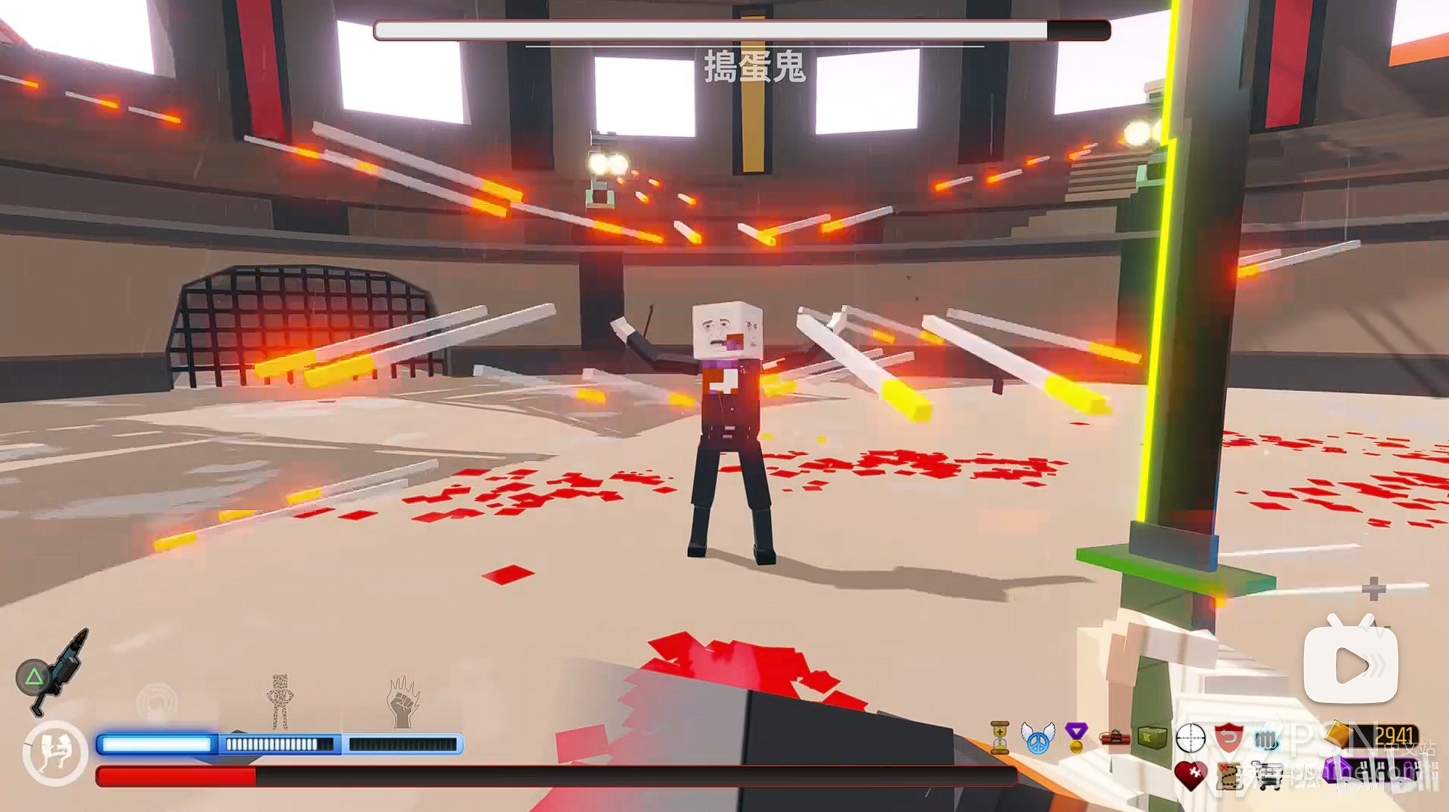Click the Bilibili TV play logo overlay
Viewport: 1449px width, 812px height.
tap(1350, 662)
